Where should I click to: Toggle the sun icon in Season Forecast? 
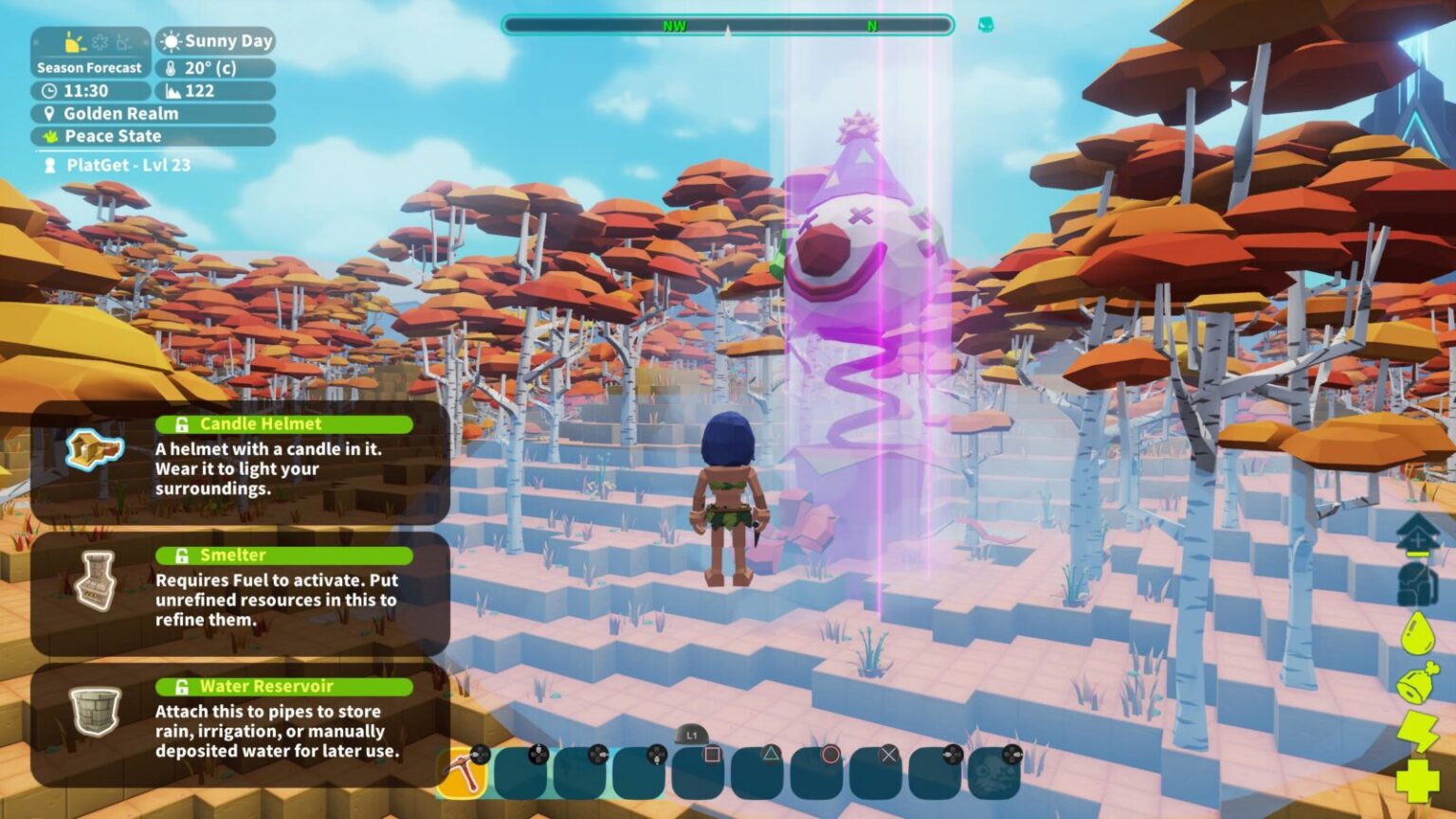(73, 44)
